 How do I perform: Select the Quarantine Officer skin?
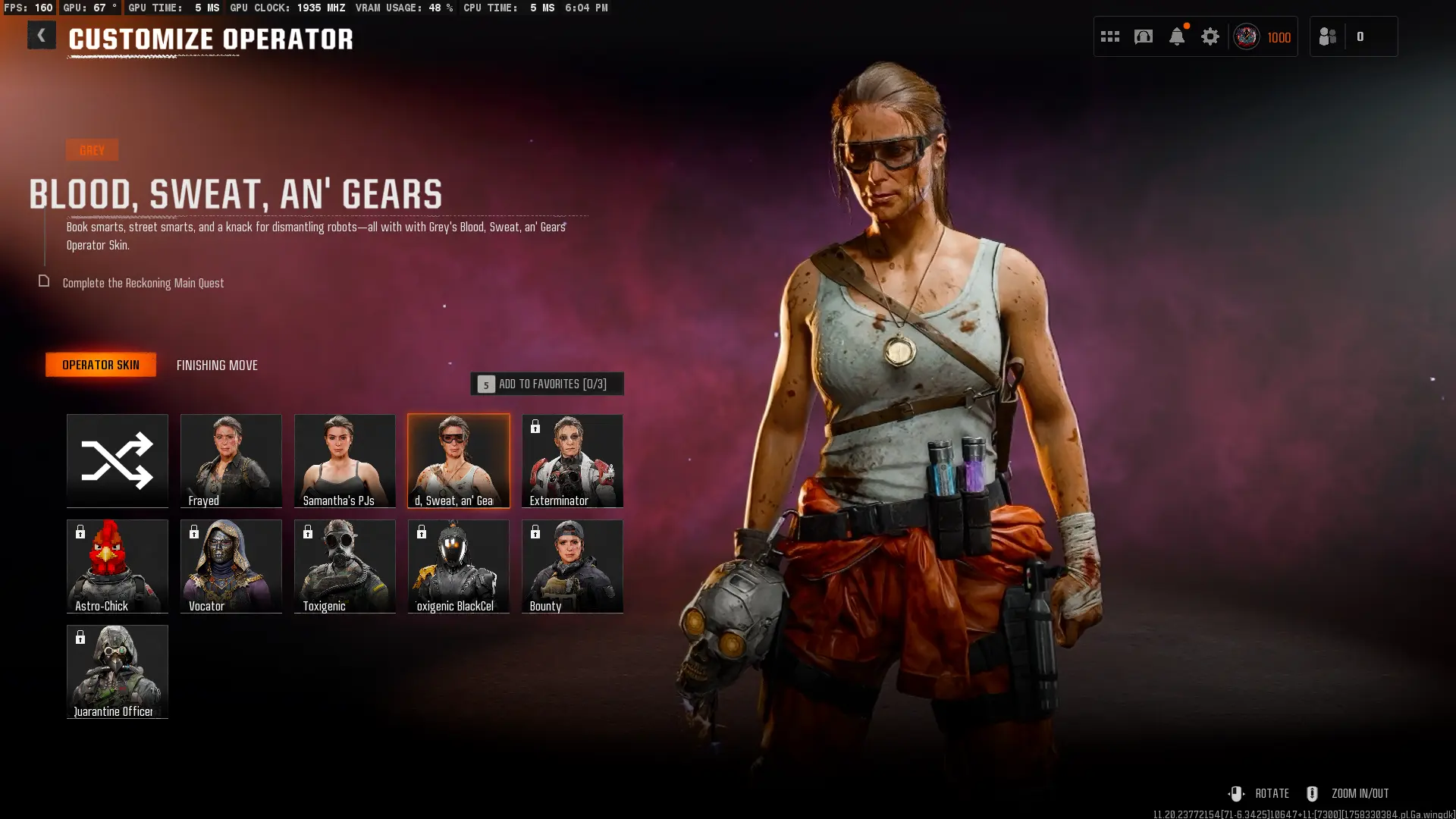pos(118,671)
